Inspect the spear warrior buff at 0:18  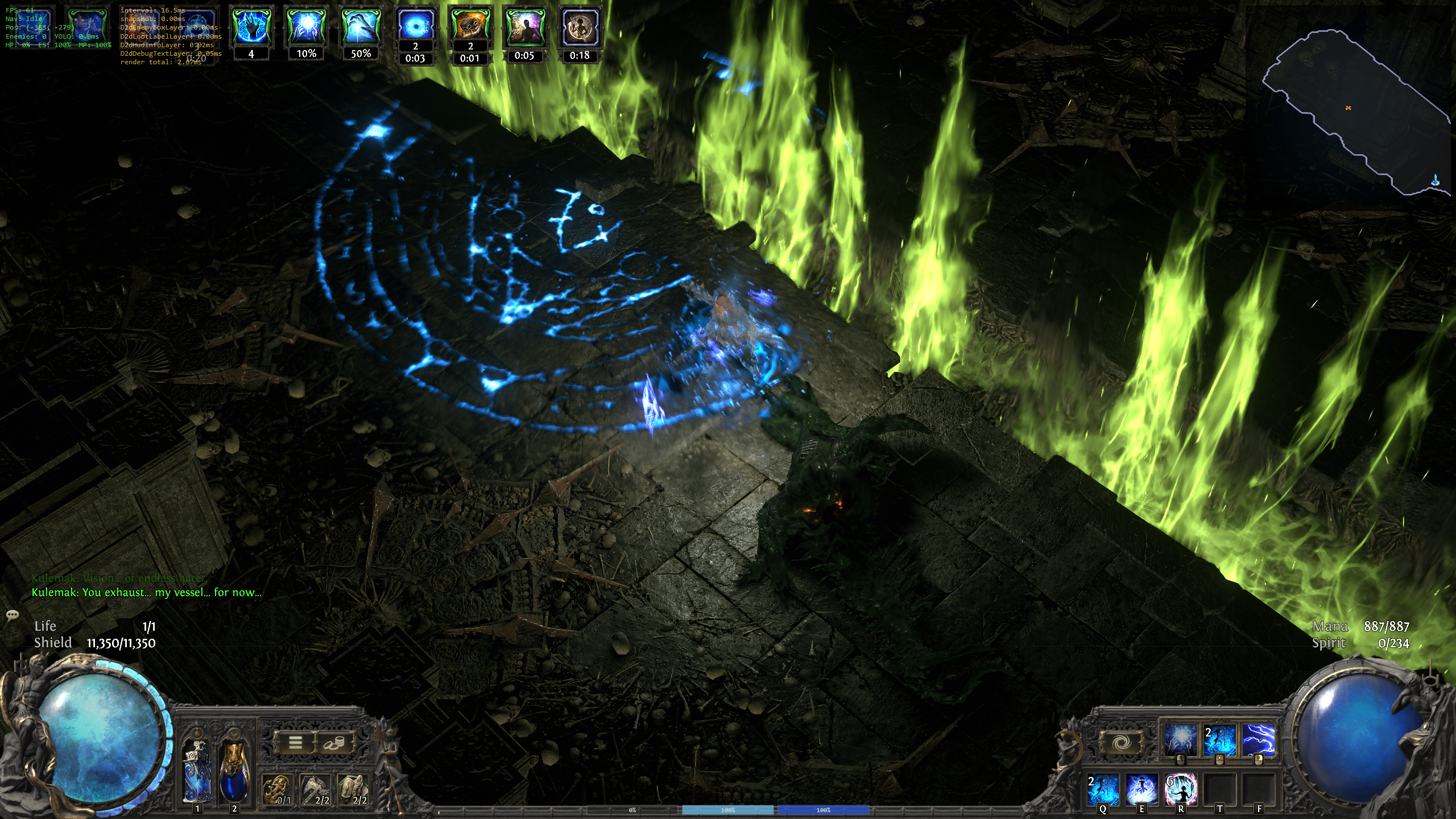tap(580, 27)
